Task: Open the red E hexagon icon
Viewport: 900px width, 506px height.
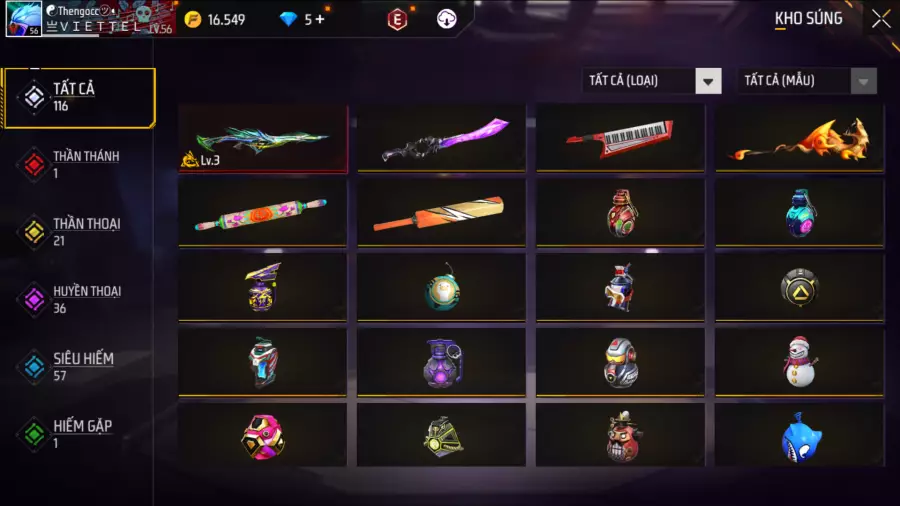Action: 398,19
